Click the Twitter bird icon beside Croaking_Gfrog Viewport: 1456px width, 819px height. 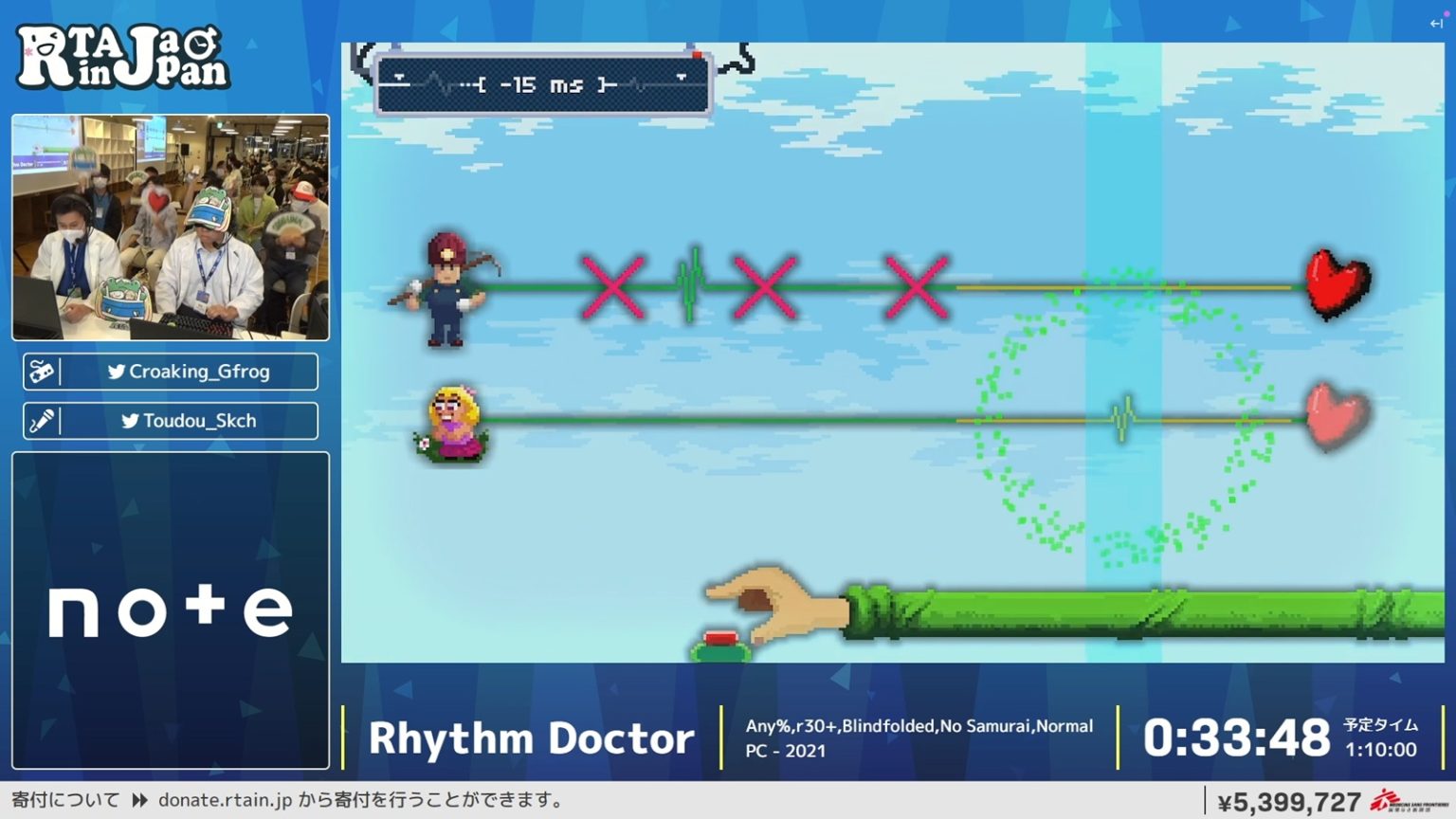point(117,372)
